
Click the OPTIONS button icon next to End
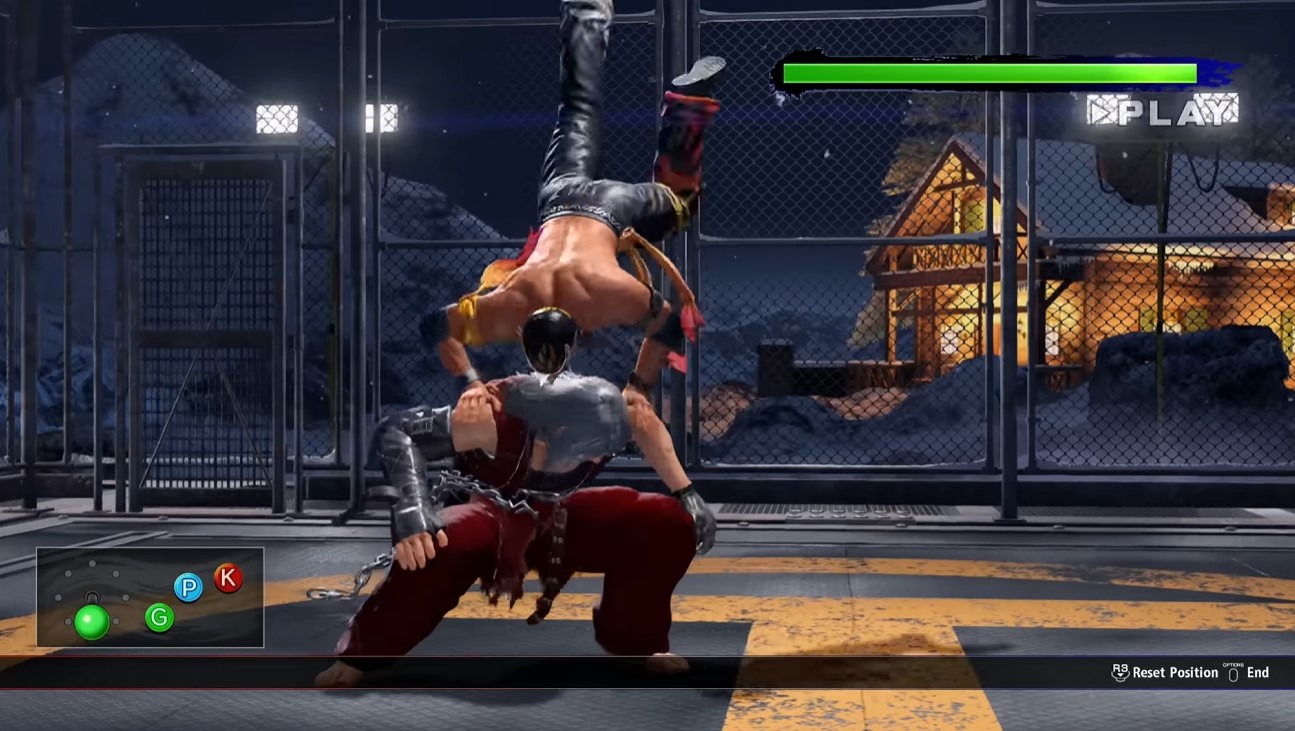point(1233,672)
